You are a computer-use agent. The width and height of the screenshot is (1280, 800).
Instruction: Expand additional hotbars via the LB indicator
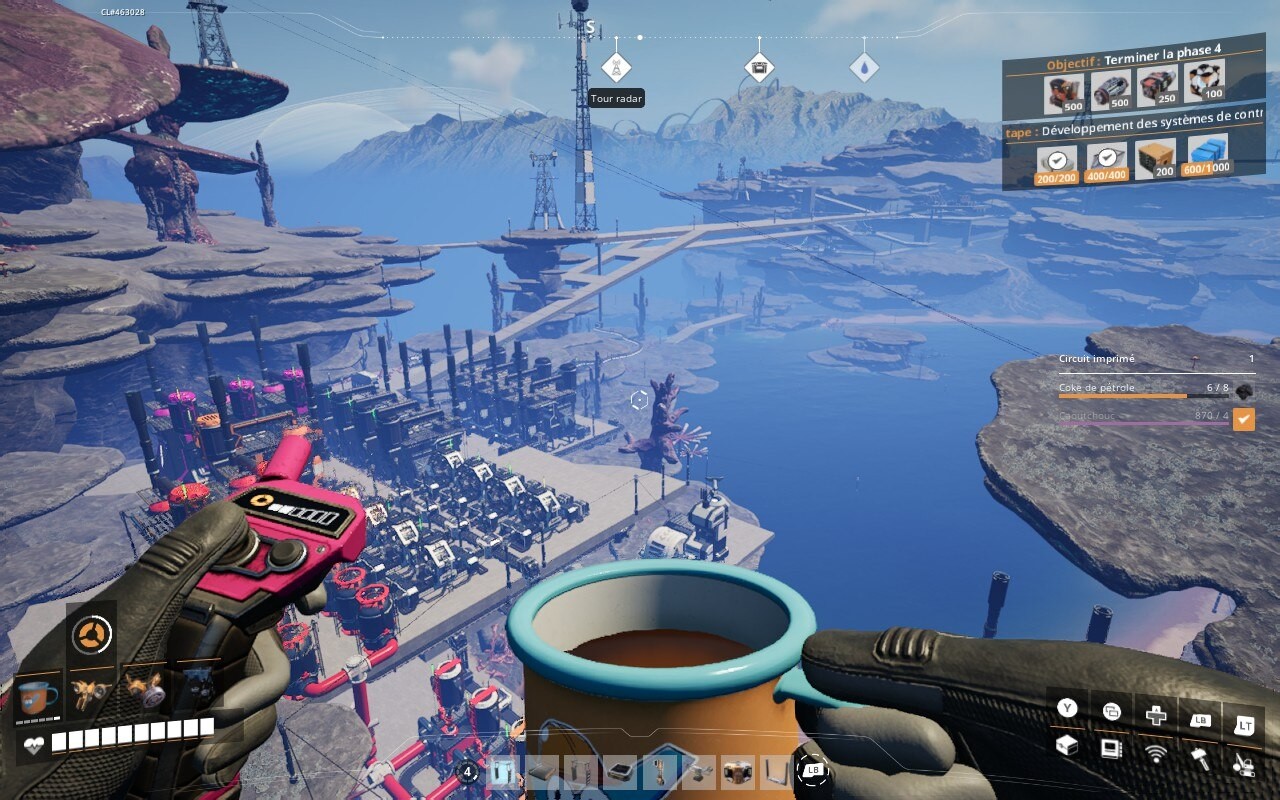point(815,772)
